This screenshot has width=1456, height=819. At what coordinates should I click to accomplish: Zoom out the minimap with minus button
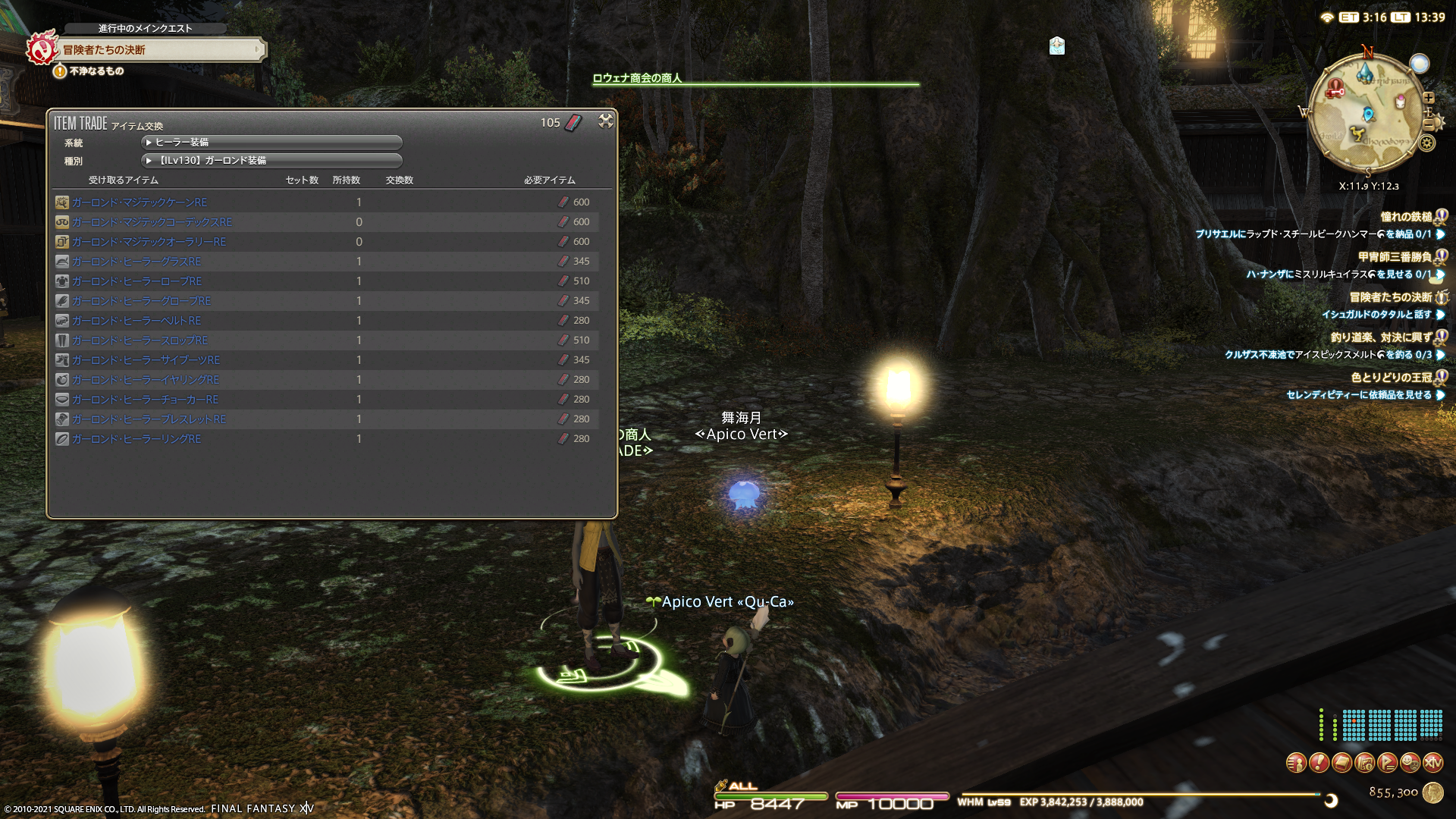(1429, 124)
